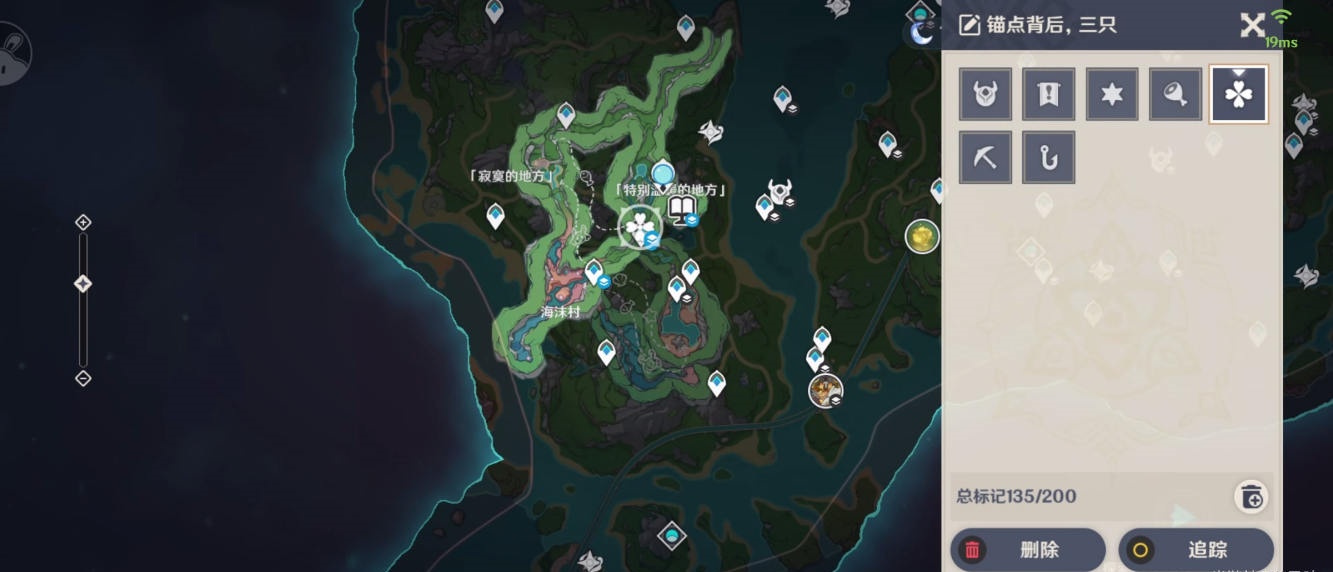Click the 追踪 track button

(x=1195, y=549)
